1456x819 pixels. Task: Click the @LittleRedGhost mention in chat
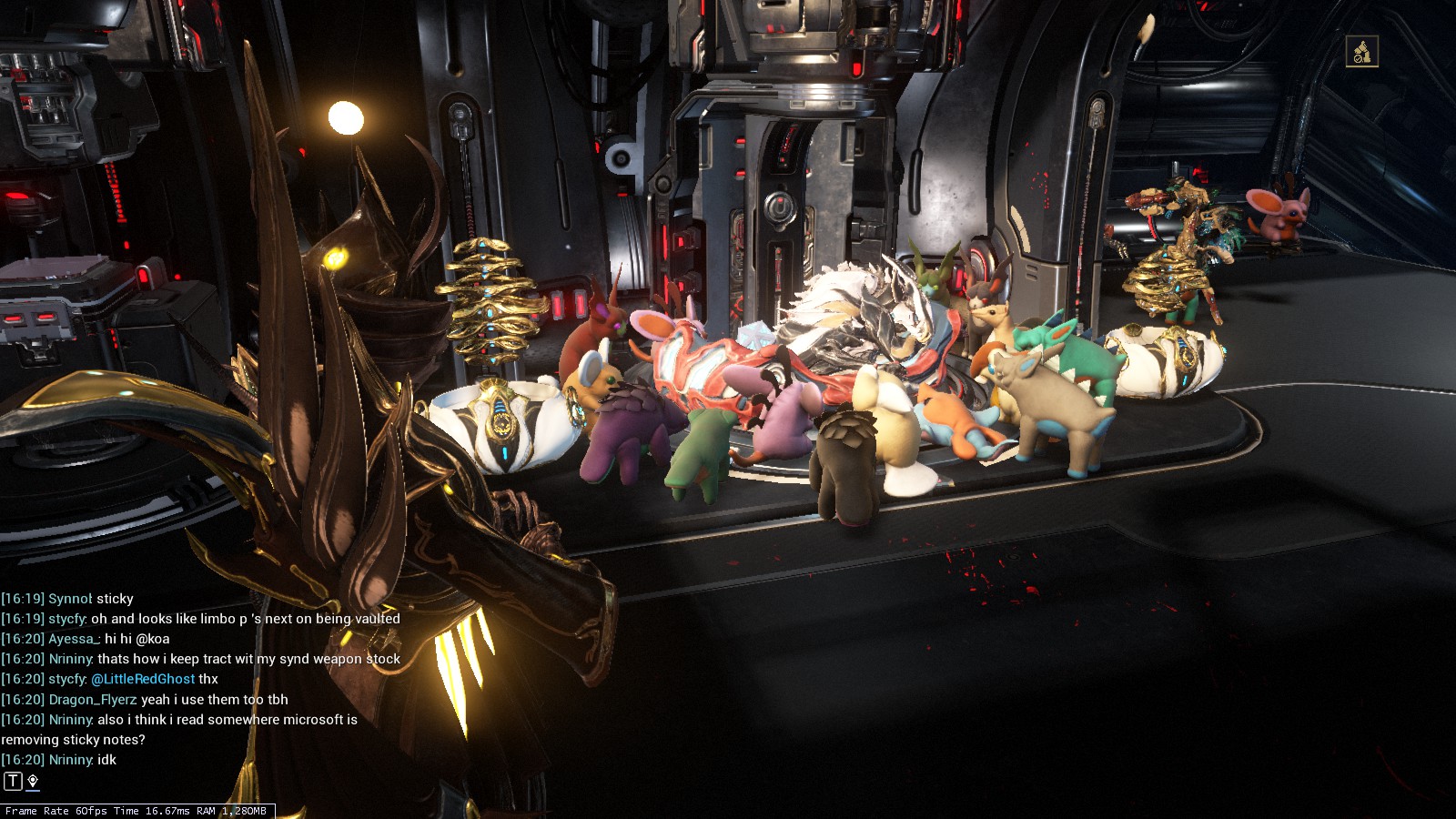(x=143, y=679)
